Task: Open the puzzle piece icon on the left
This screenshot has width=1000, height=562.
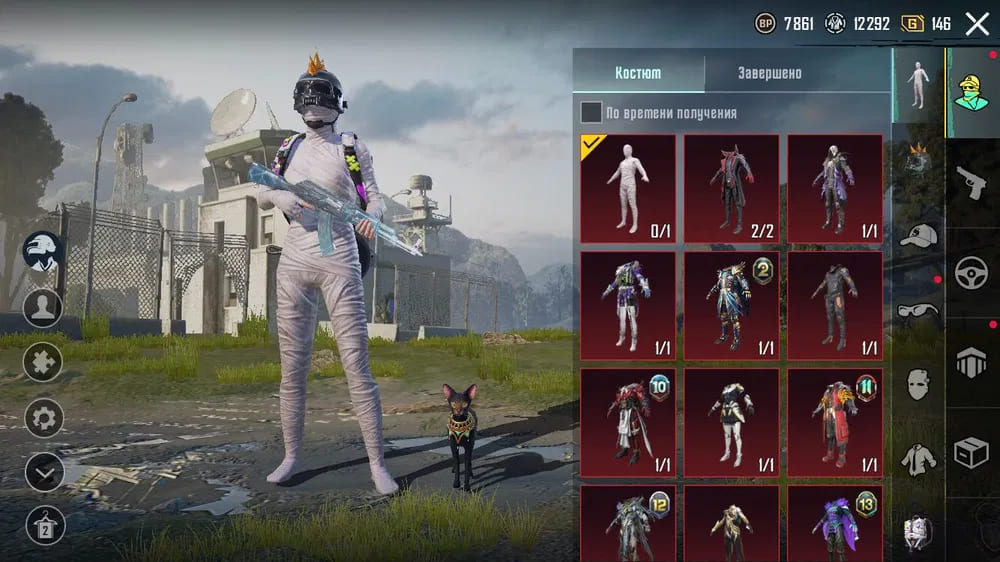Action: pyautogui.click(x=44, y=362)
